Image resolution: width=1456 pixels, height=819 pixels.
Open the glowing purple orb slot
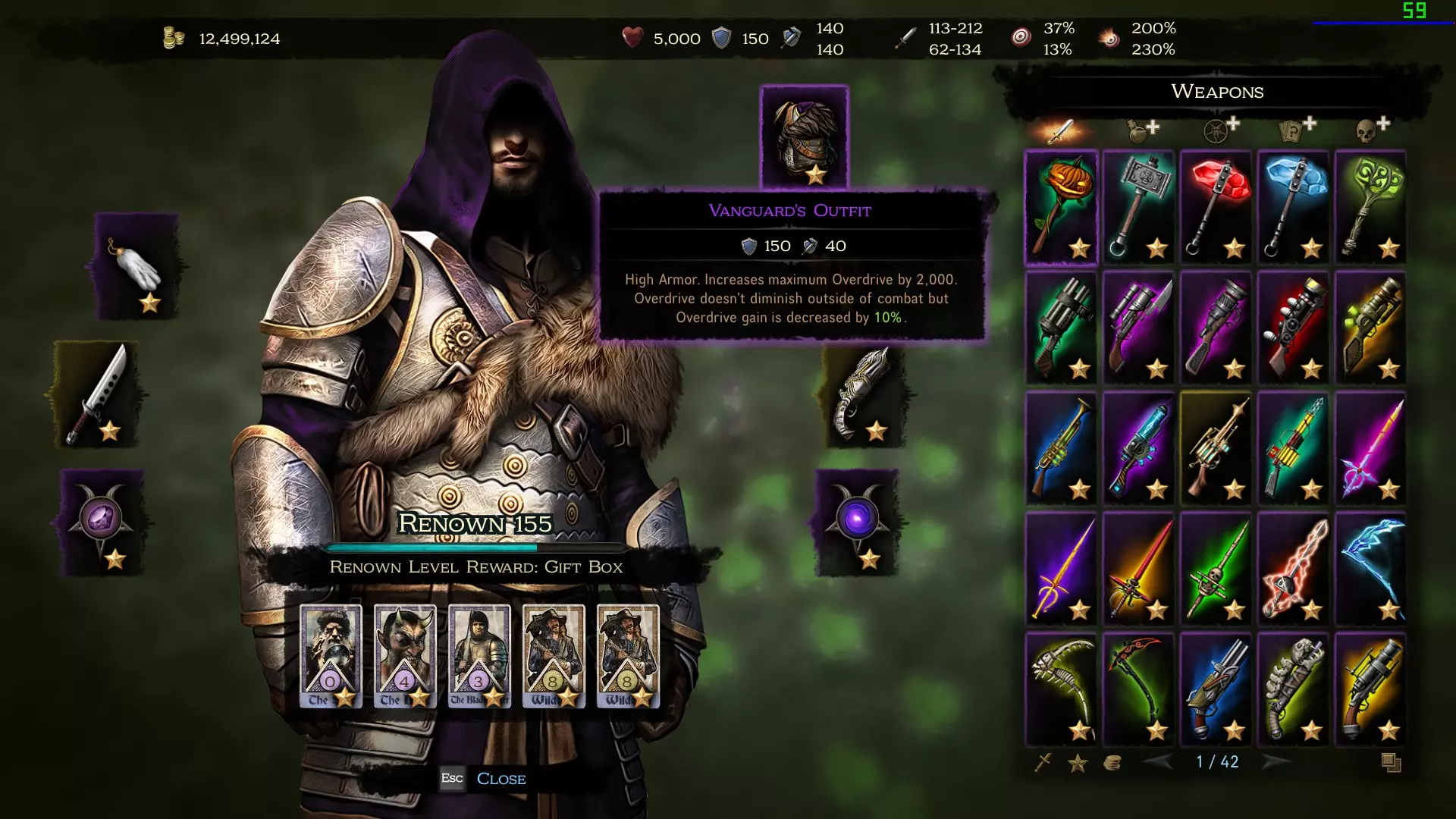click(857, 522)
